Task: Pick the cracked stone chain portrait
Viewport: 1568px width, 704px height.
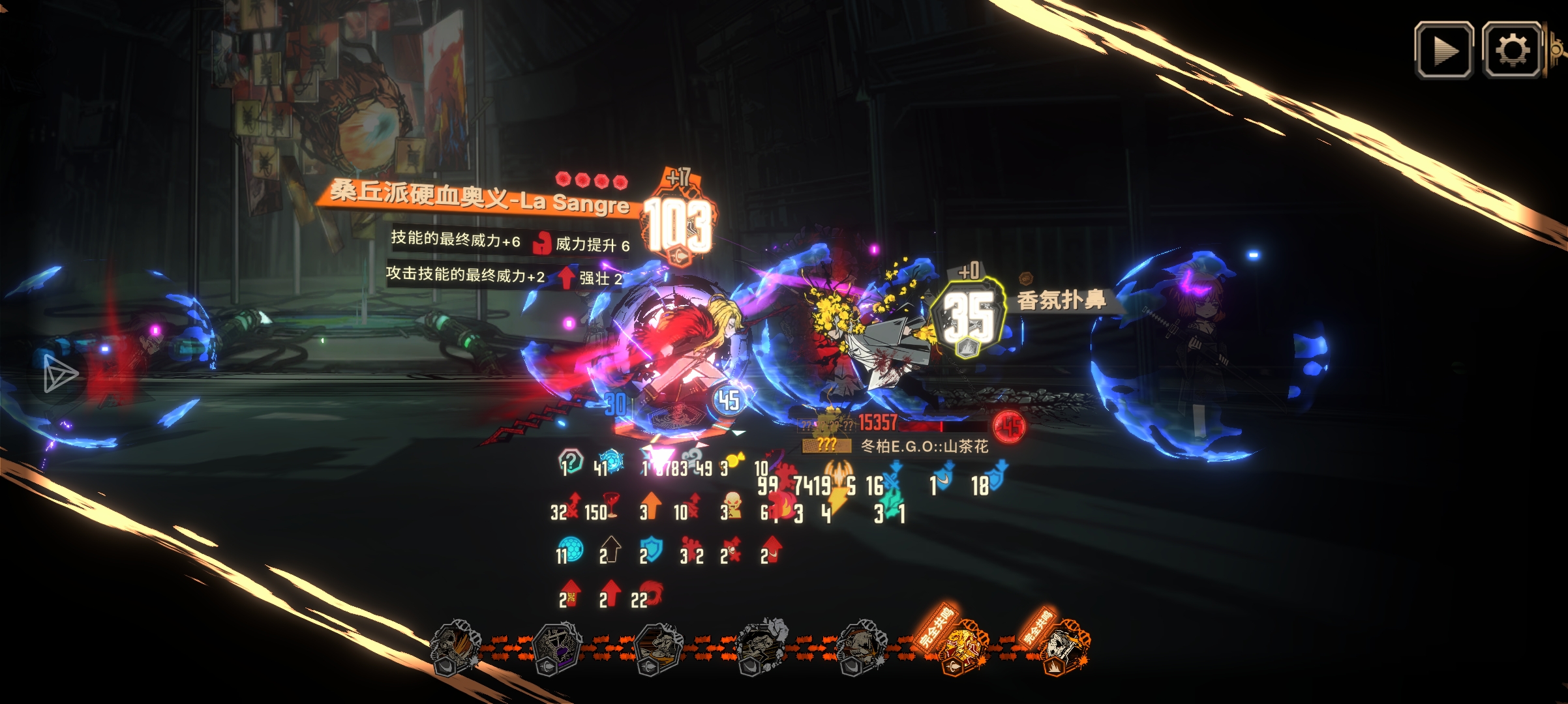Action: click(x=762, y=647)
